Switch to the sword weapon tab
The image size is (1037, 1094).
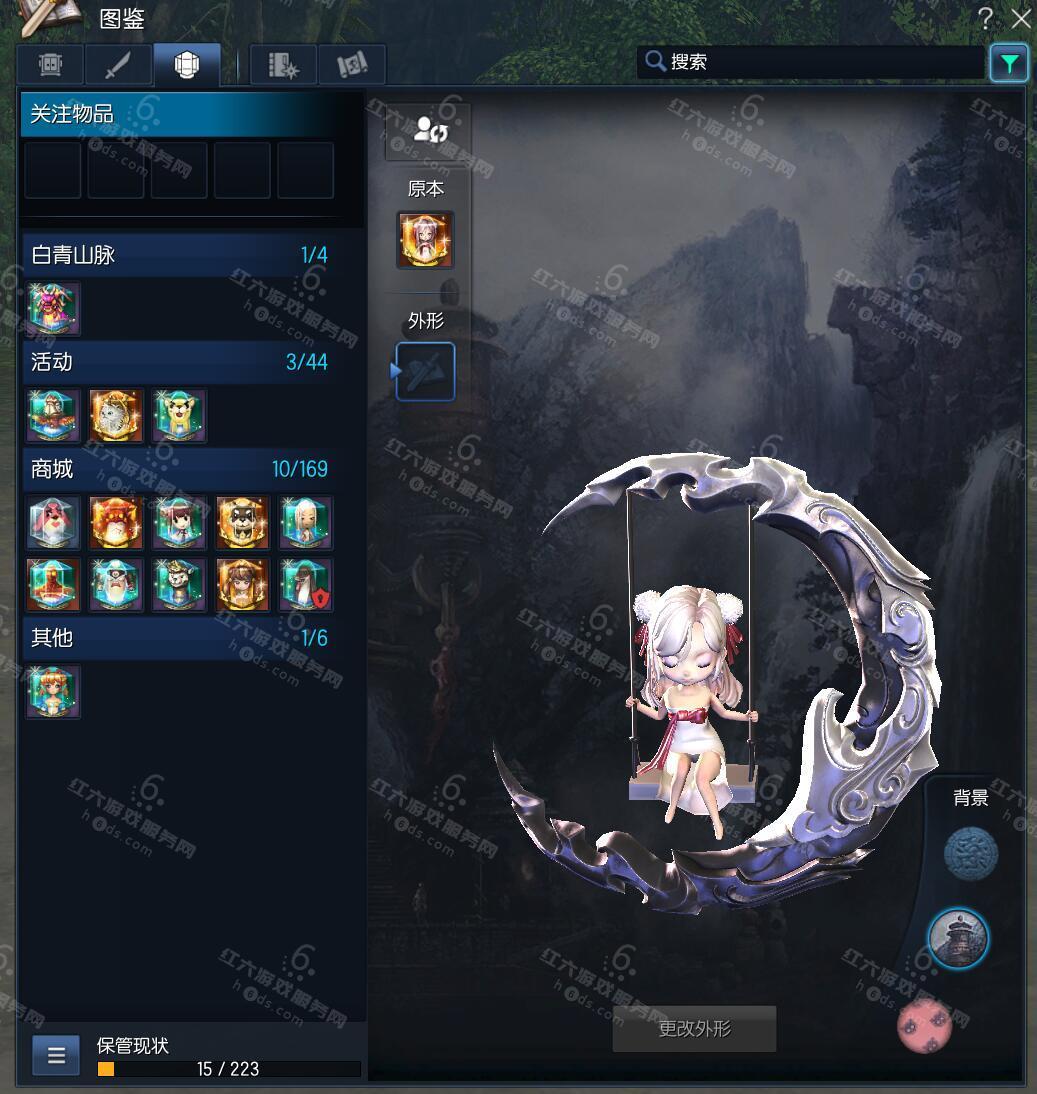click(x=119, y=65)
